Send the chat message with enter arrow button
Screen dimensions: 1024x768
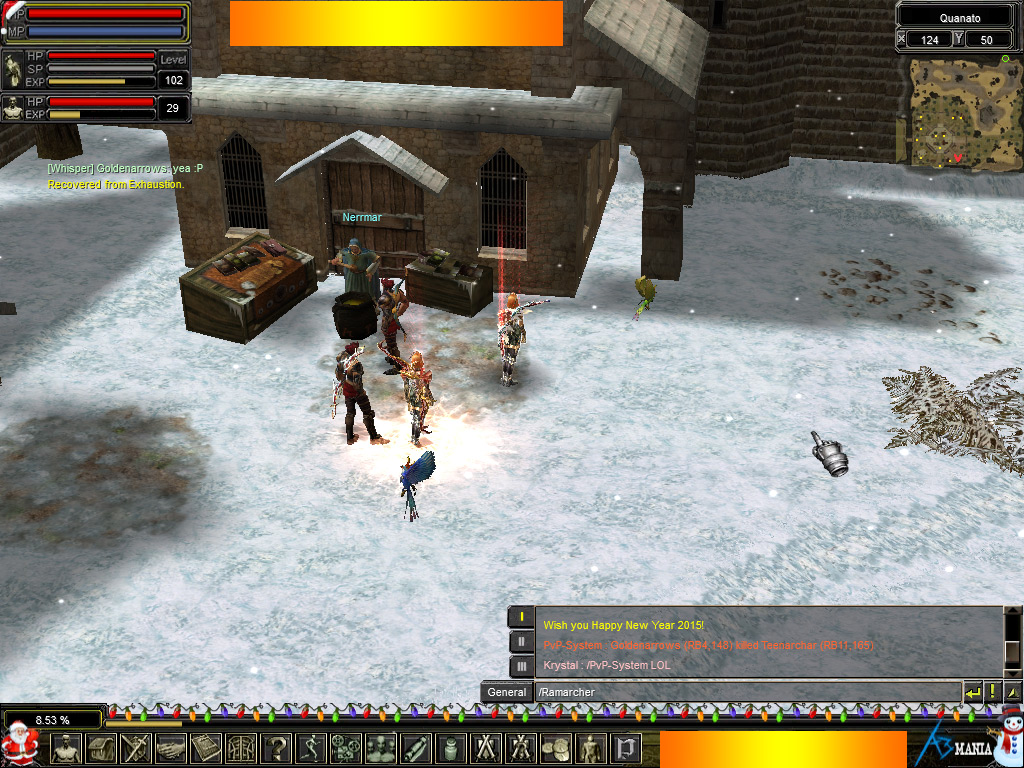(972, 692)
